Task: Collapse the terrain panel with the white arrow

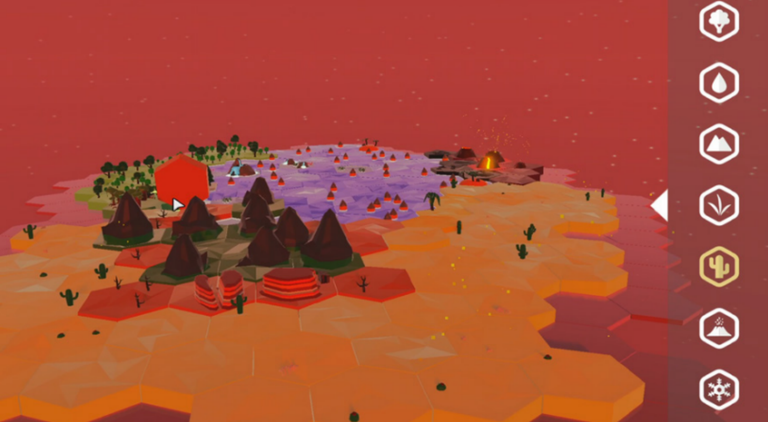Action: click(x=659, y=205)
